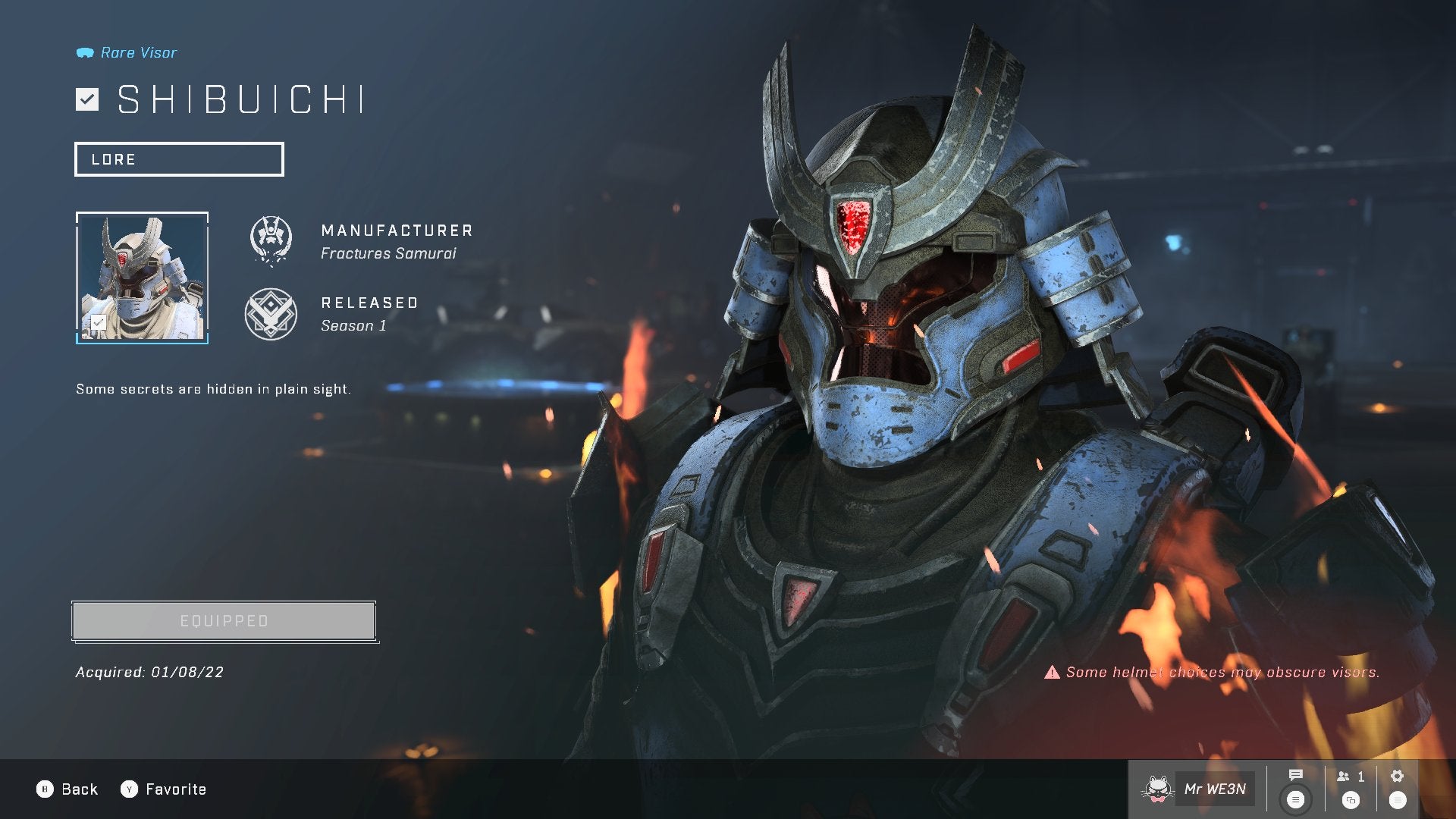Toggle the checkmark on the visor thumbnail
This screenshot has height=819, width=1456.
pyautogui.click(x=97, y=322)
